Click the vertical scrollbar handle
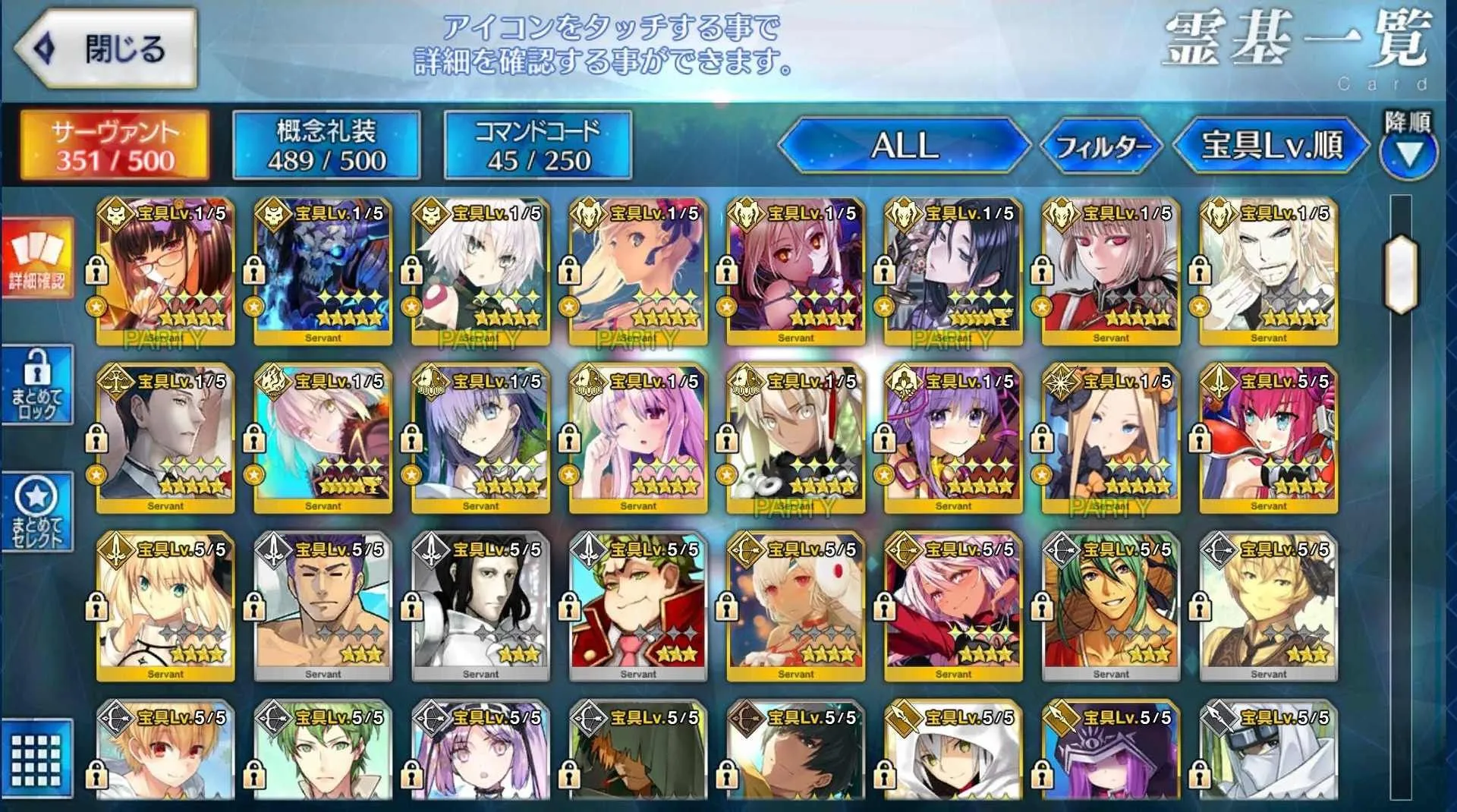1457x812 pixels. (x=1401, y=275)
